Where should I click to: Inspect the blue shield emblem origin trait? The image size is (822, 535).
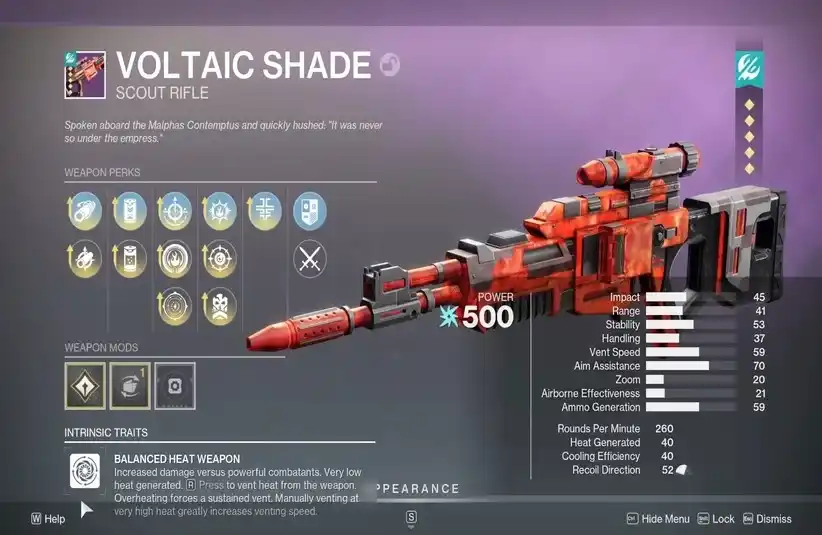(309, 210)
